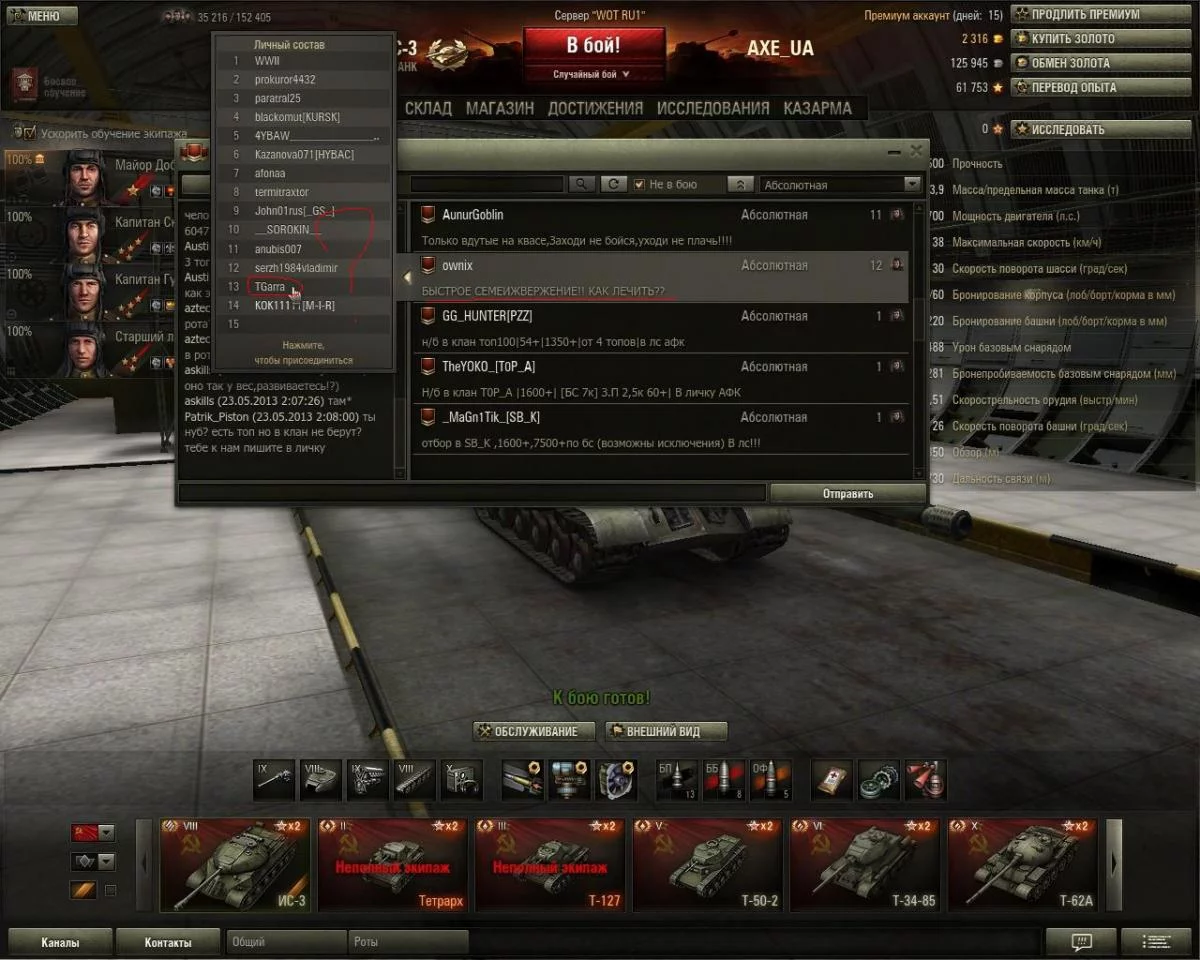Show the Достижения tab
The width and height of the screenshot is (1200, 960).
(x=595, y=108)
